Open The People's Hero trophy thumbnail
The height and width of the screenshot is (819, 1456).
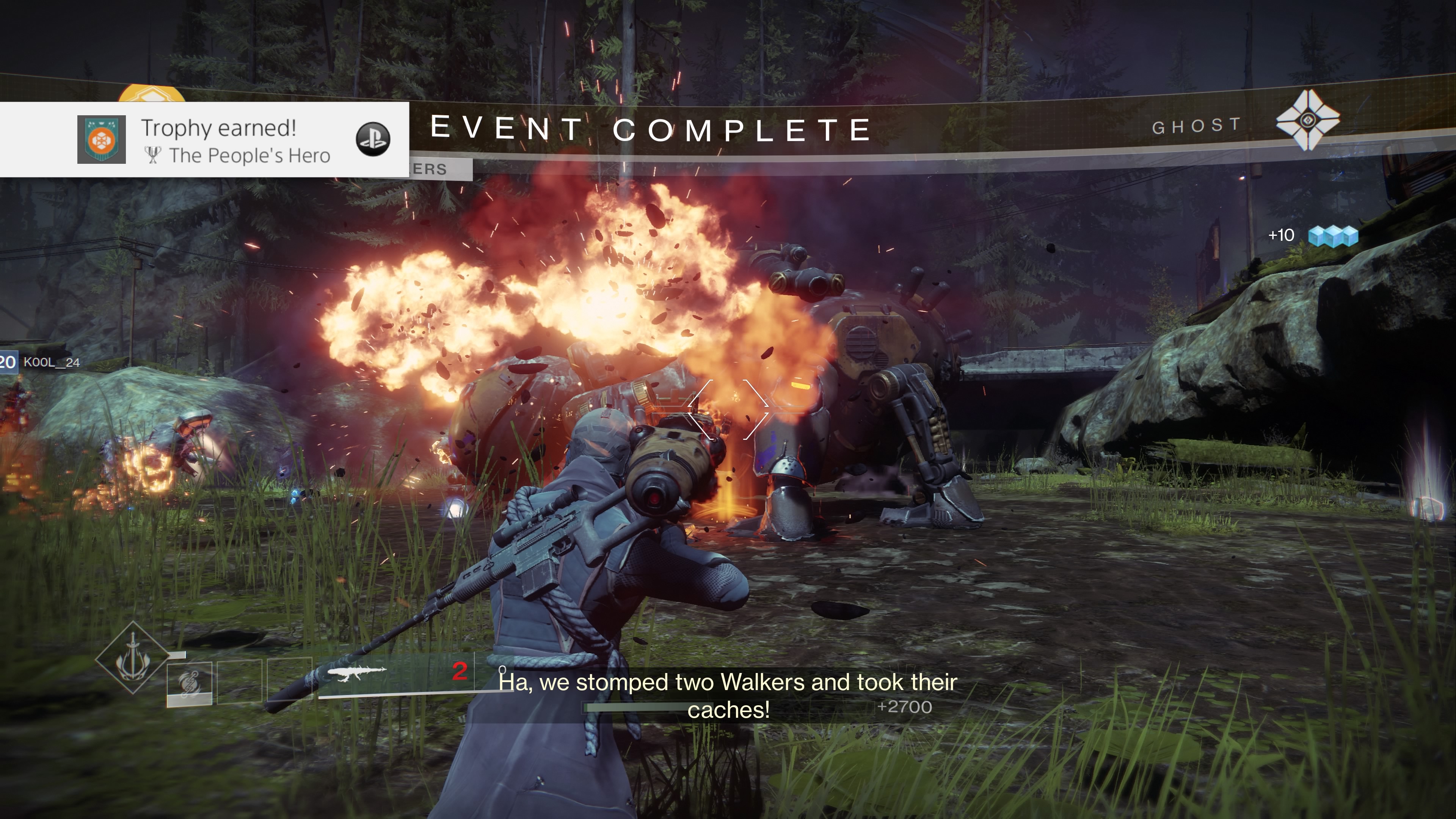point(102,140)
